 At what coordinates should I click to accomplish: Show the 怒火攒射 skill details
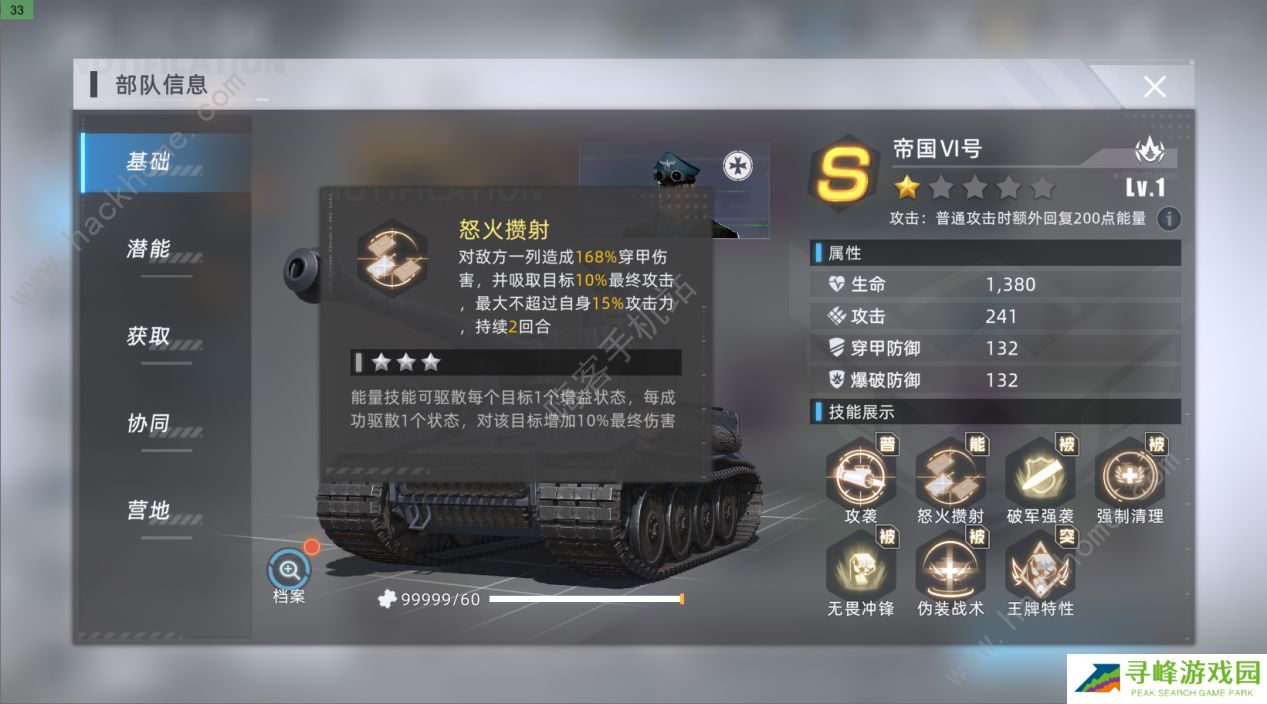950,476
